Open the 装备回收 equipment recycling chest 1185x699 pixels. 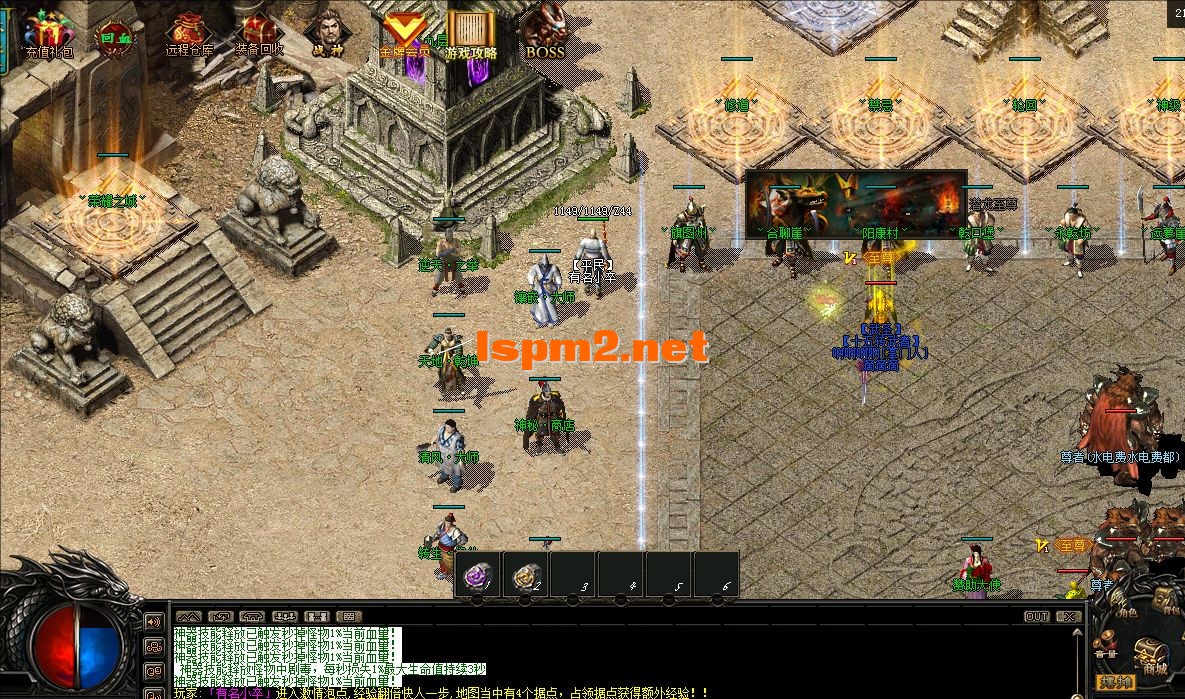point(259,34)
